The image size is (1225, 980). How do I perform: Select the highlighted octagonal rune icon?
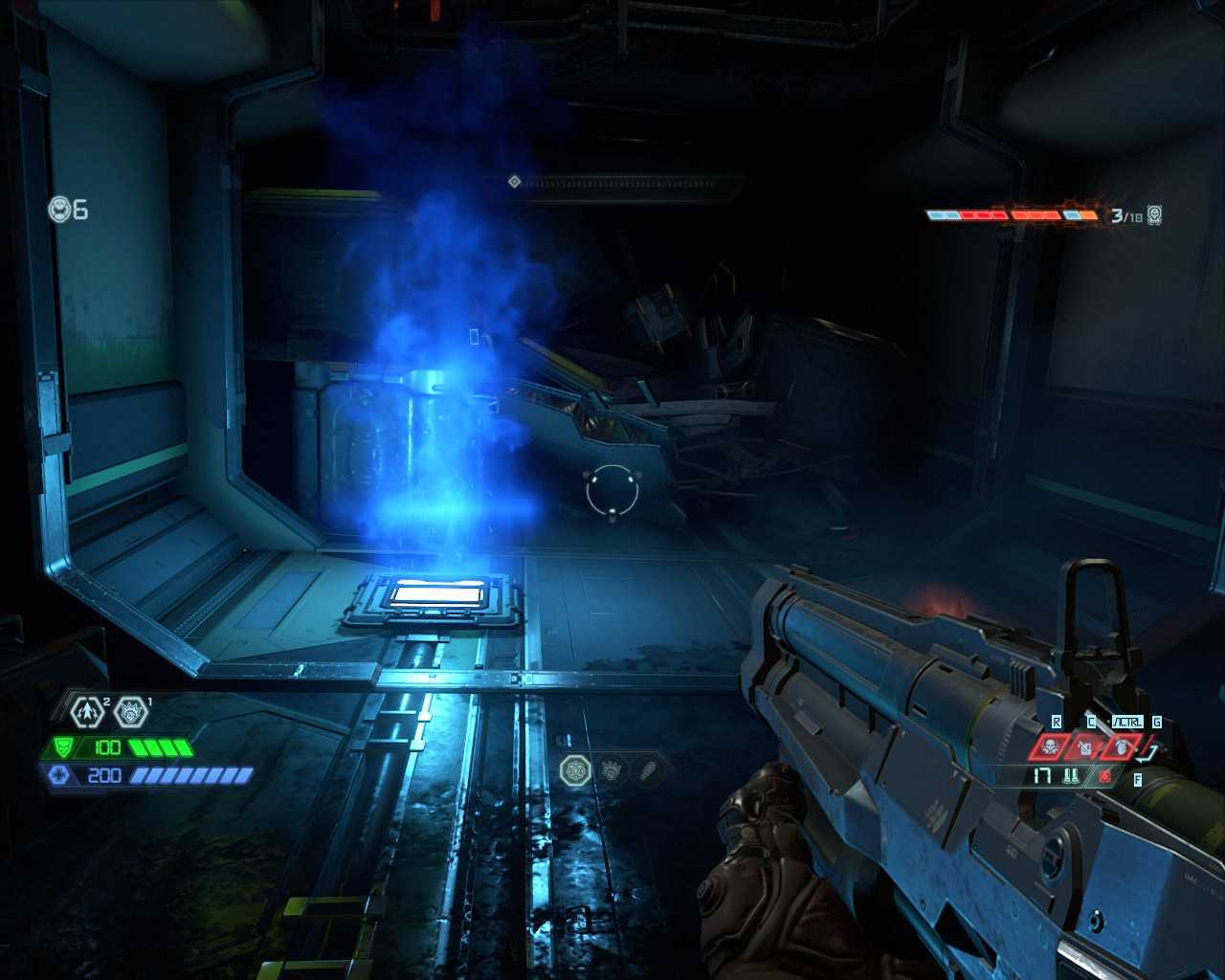point(576,770)
